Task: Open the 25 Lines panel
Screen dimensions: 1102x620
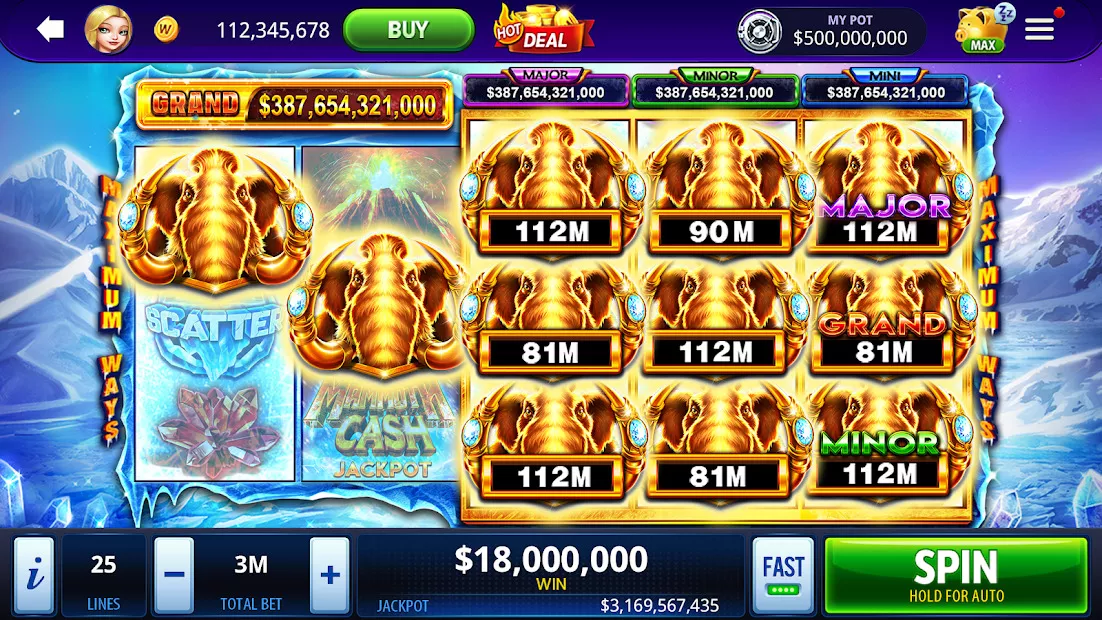Action: pyautogui.click(x=104, y=575)
